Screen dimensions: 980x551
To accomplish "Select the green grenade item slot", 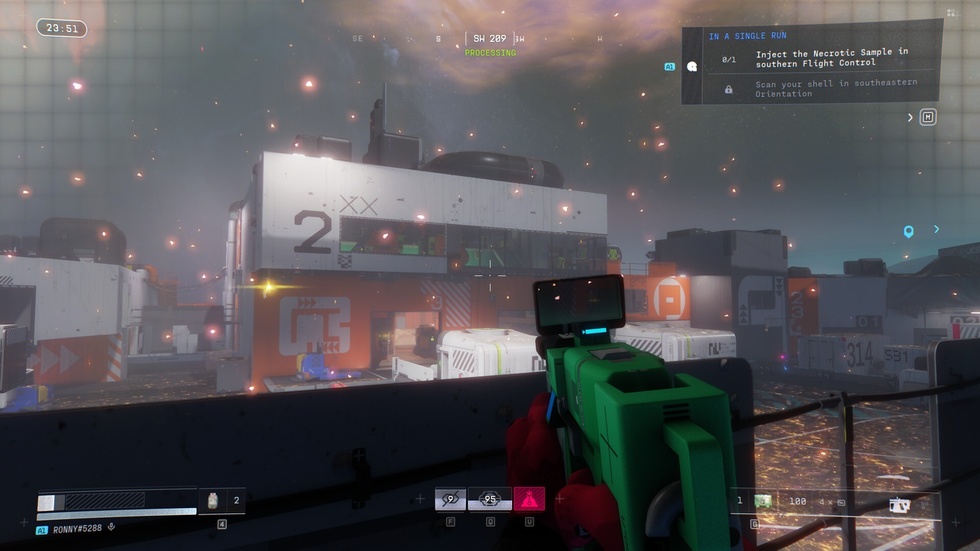I will [763, 500].
